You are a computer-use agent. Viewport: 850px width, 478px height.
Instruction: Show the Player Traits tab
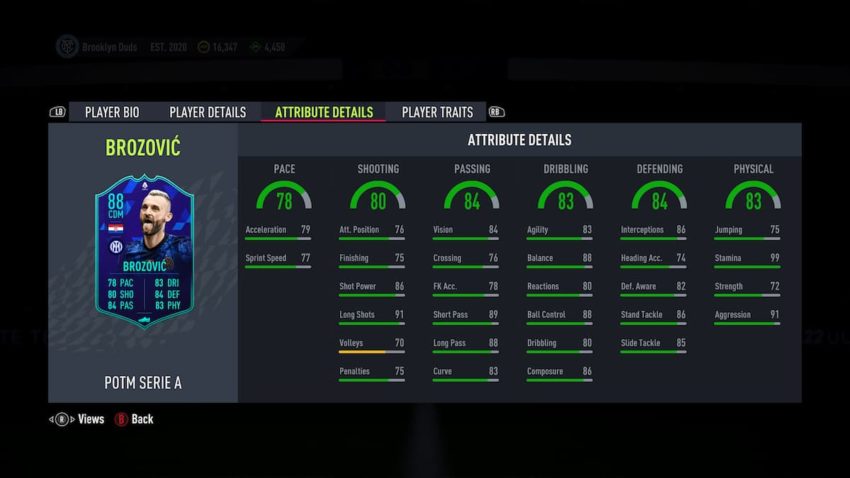coord(437,112)
